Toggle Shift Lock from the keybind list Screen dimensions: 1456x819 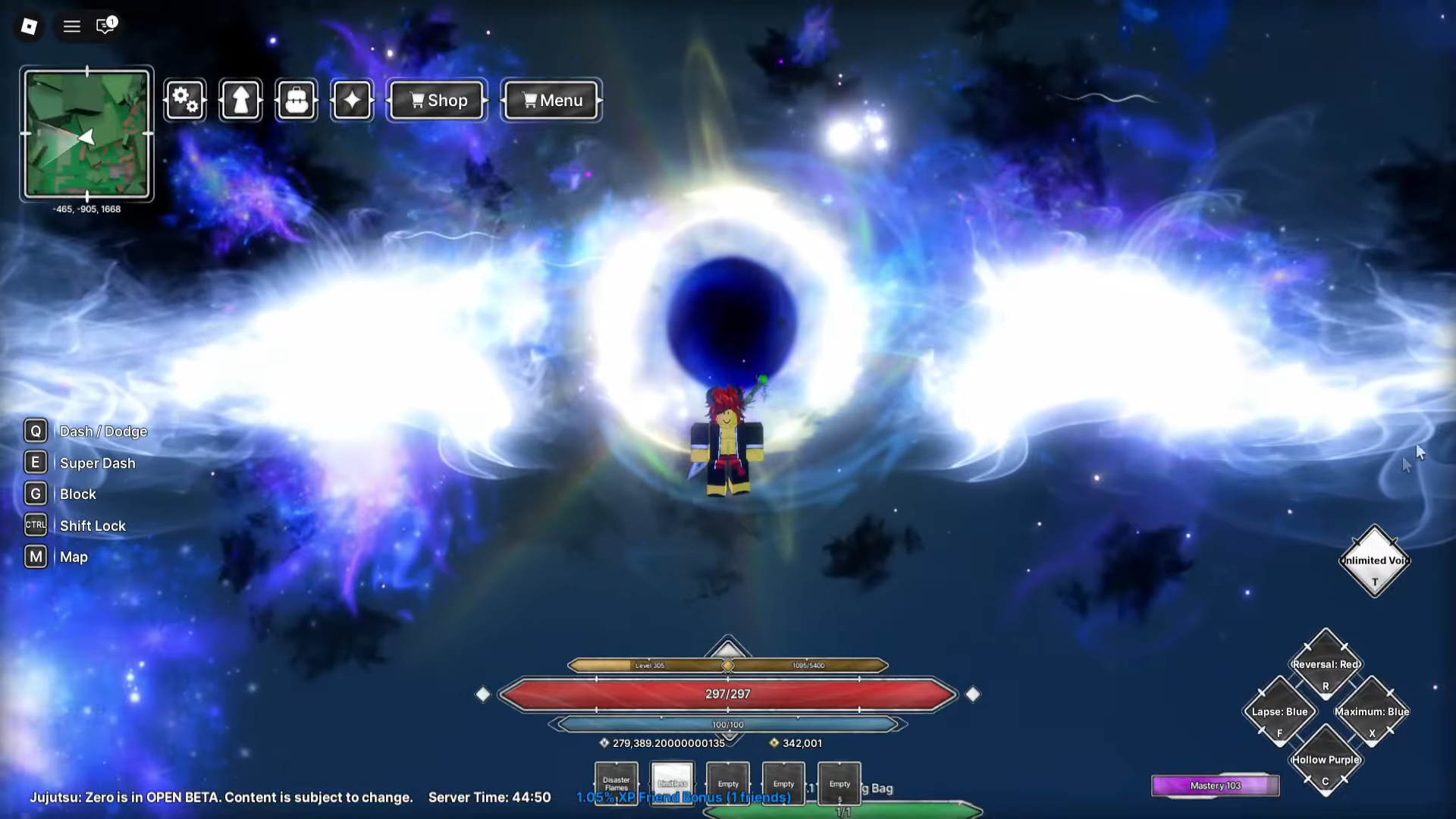coord(35,524)
